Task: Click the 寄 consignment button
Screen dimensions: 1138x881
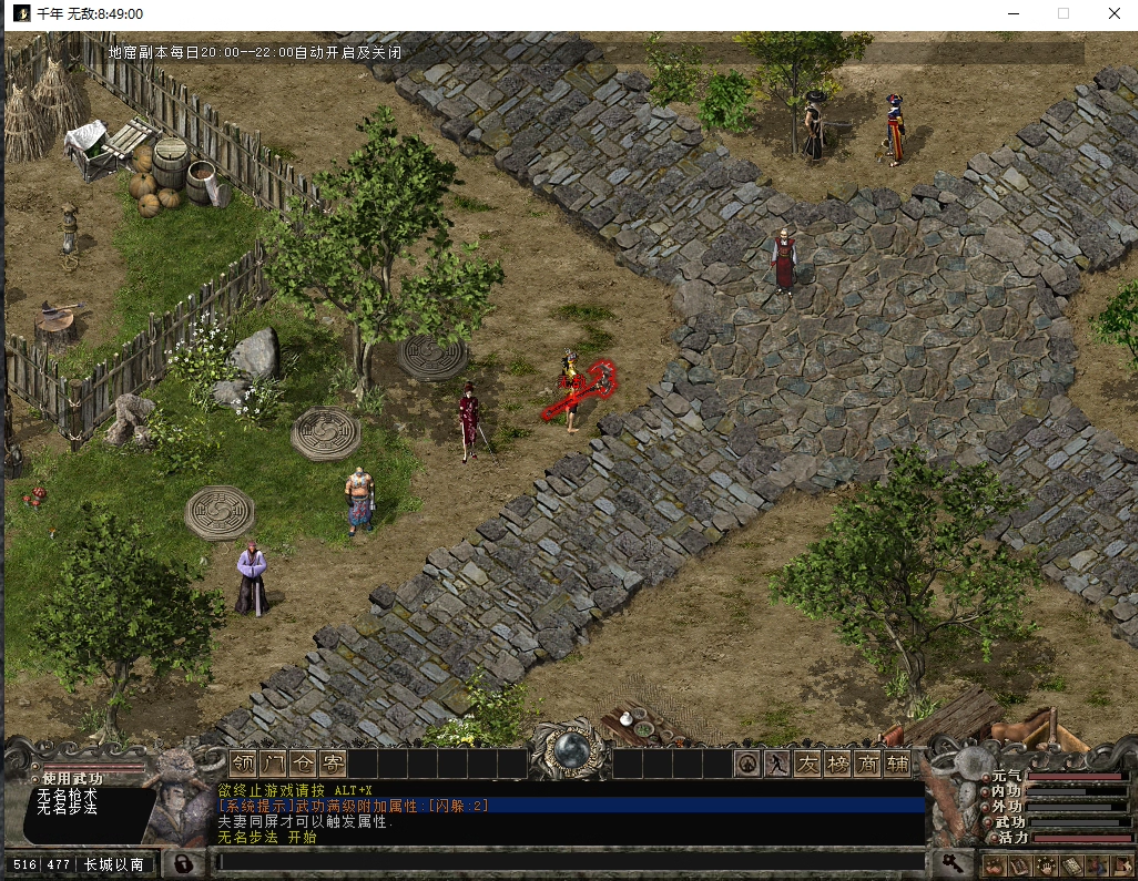Action: pyautogui.click(x=333, y=764)
